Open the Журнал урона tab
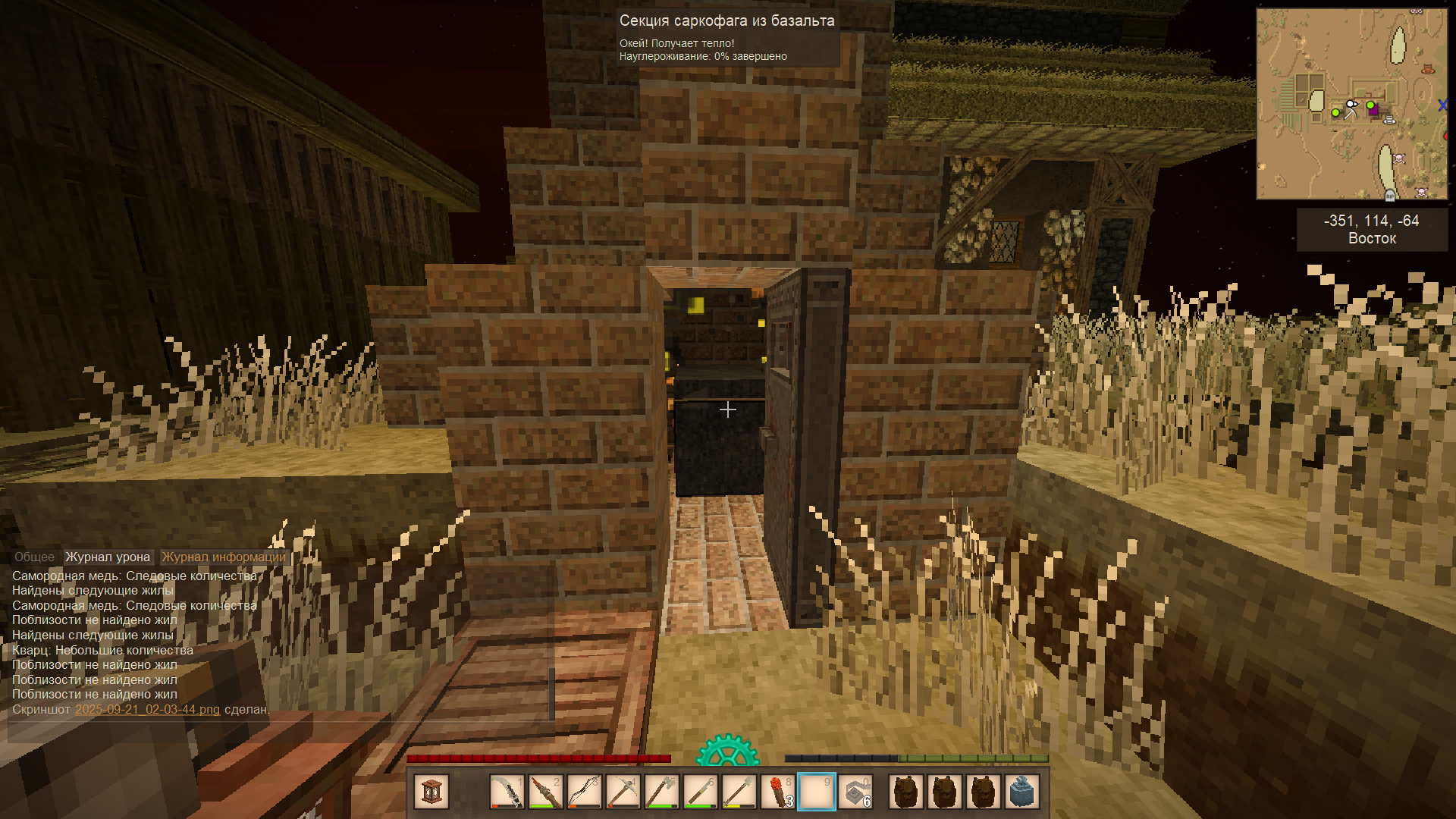The height and width of the screenshot is (819, 1456). [108, 557]
